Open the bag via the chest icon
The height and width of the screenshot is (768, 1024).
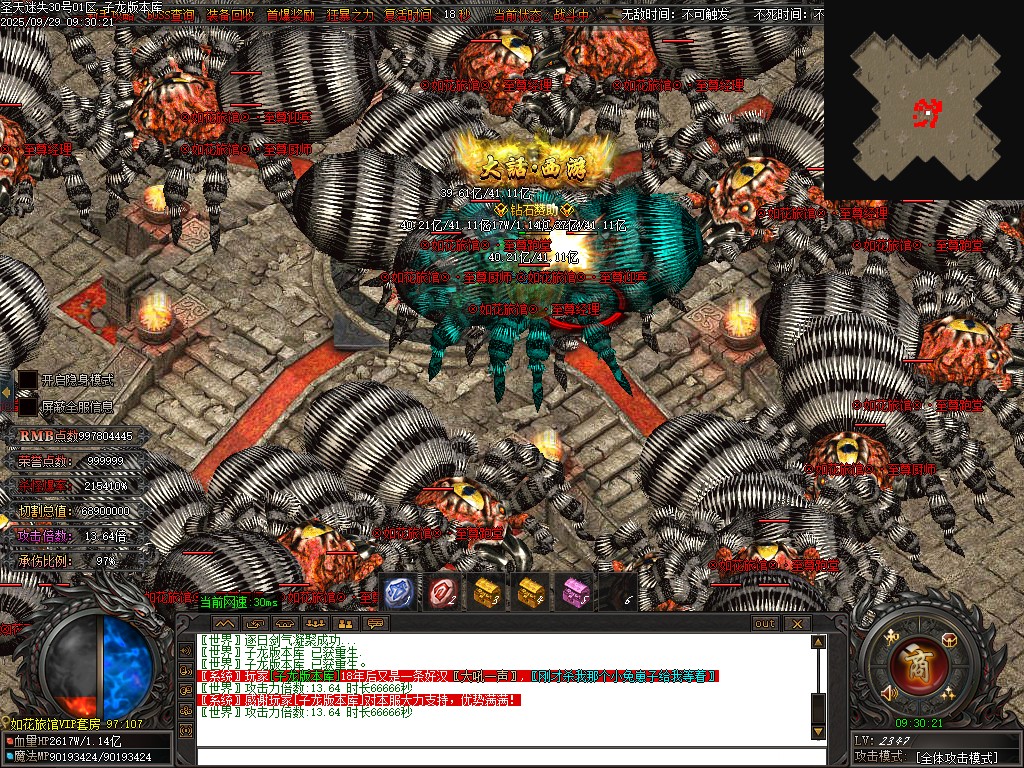(x=949, y=639)
